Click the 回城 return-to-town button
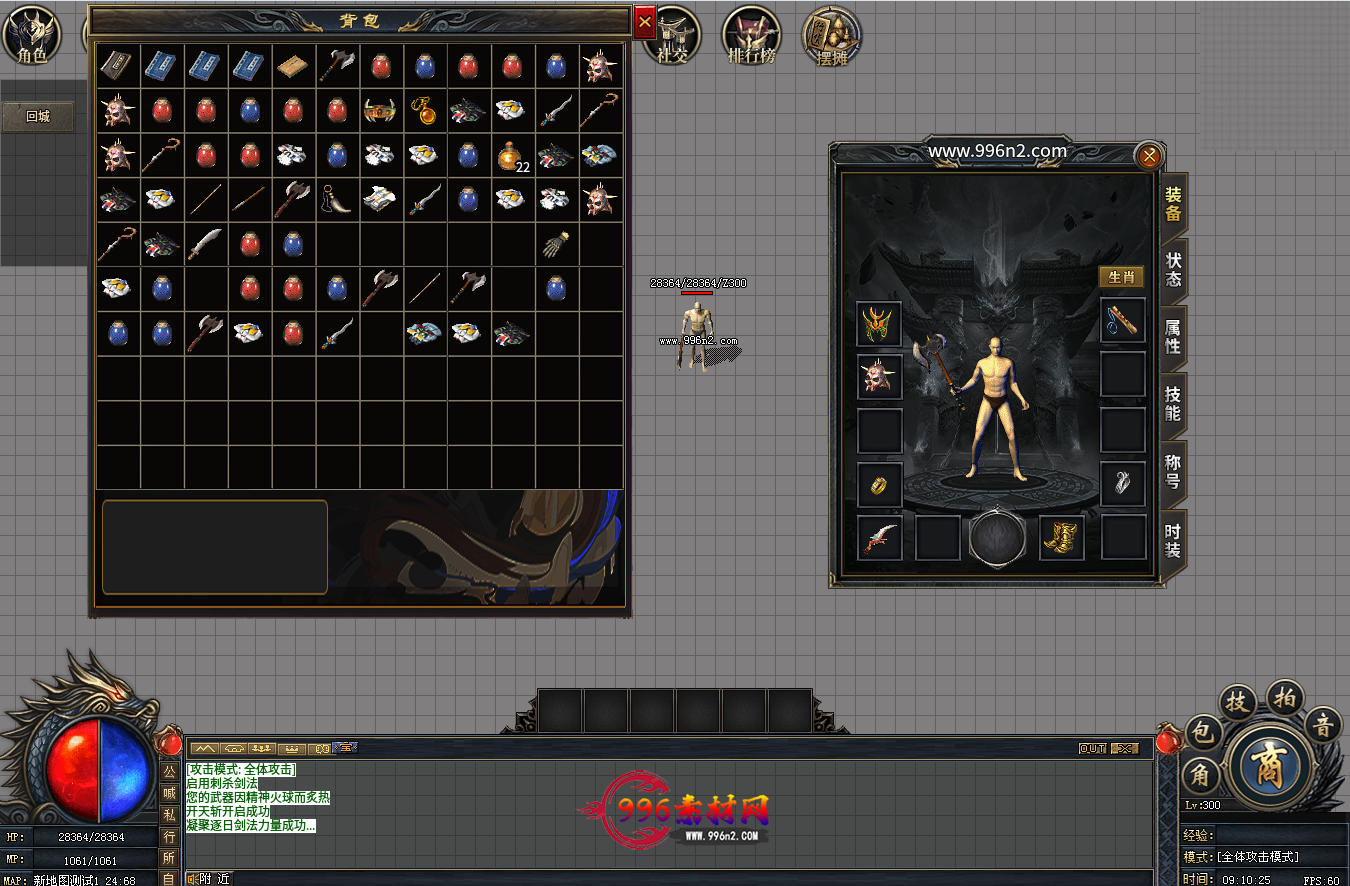1350x886 pixels. (x=38, y=116)
